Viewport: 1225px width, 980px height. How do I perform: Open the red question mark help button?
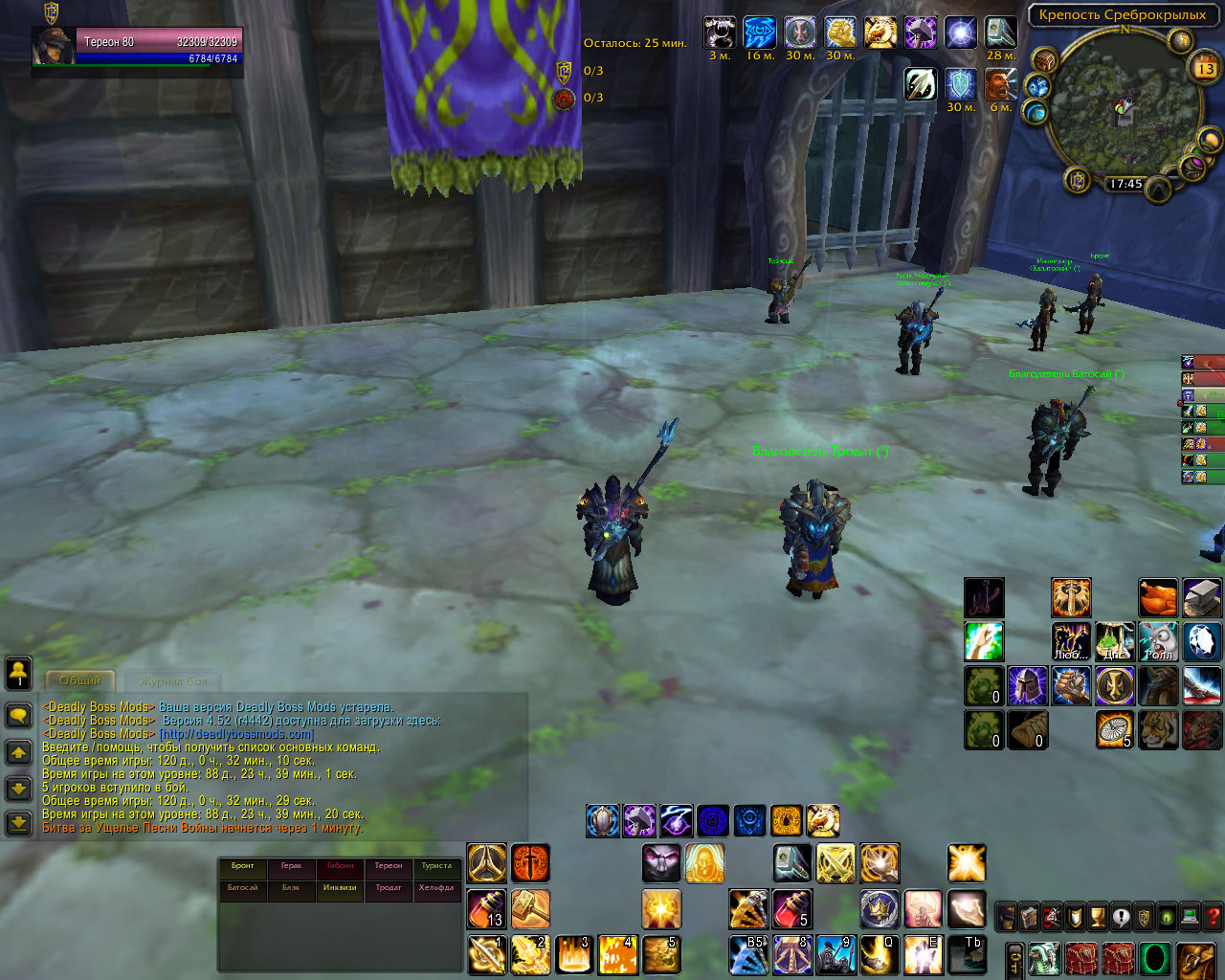(x=1213, y=917)
